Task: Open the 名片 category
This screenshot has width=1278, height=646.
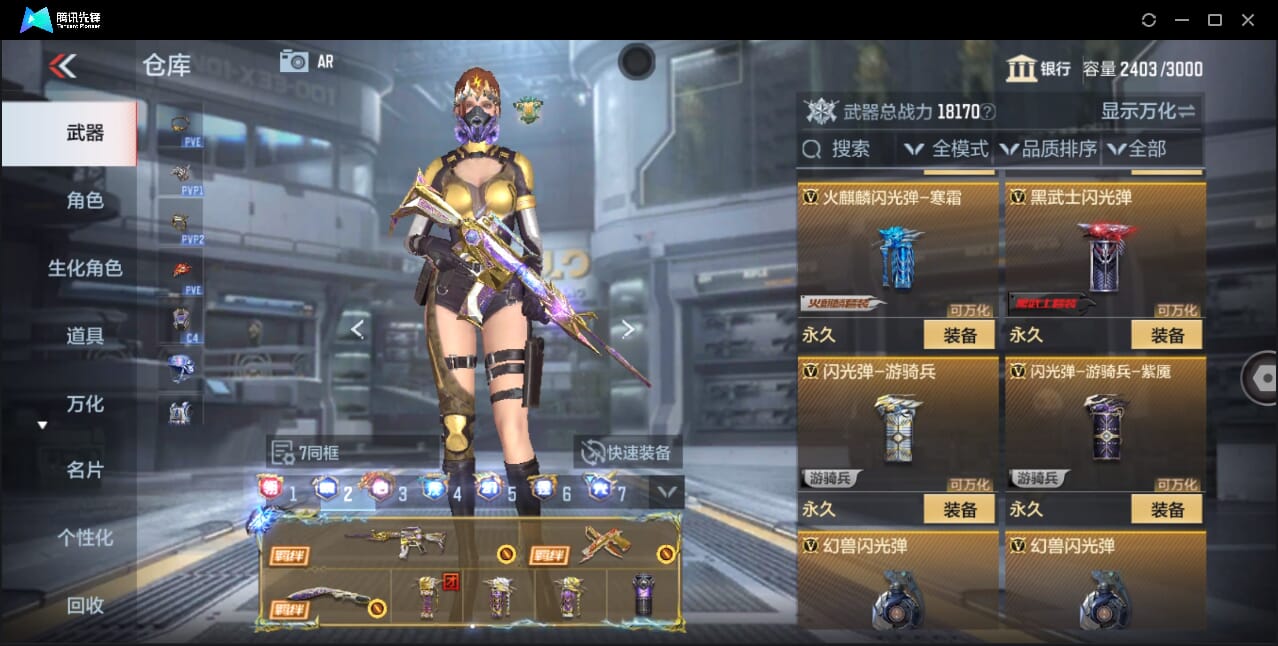Action: pyautogui.click(x=85, y=470)
